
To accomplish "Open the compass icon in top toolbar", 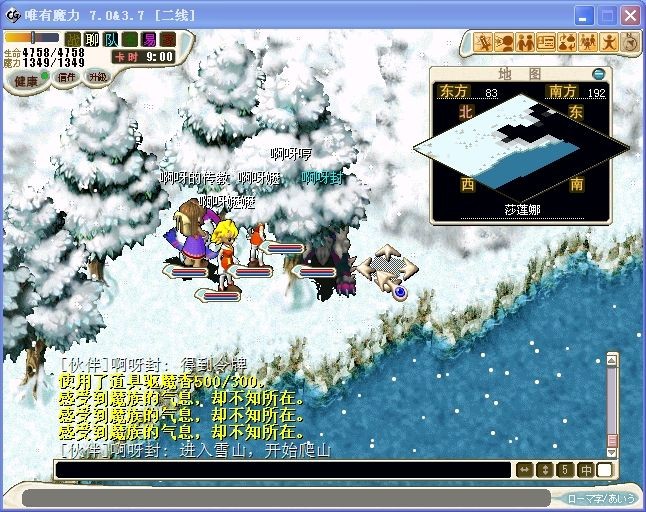I will point(629,42).
